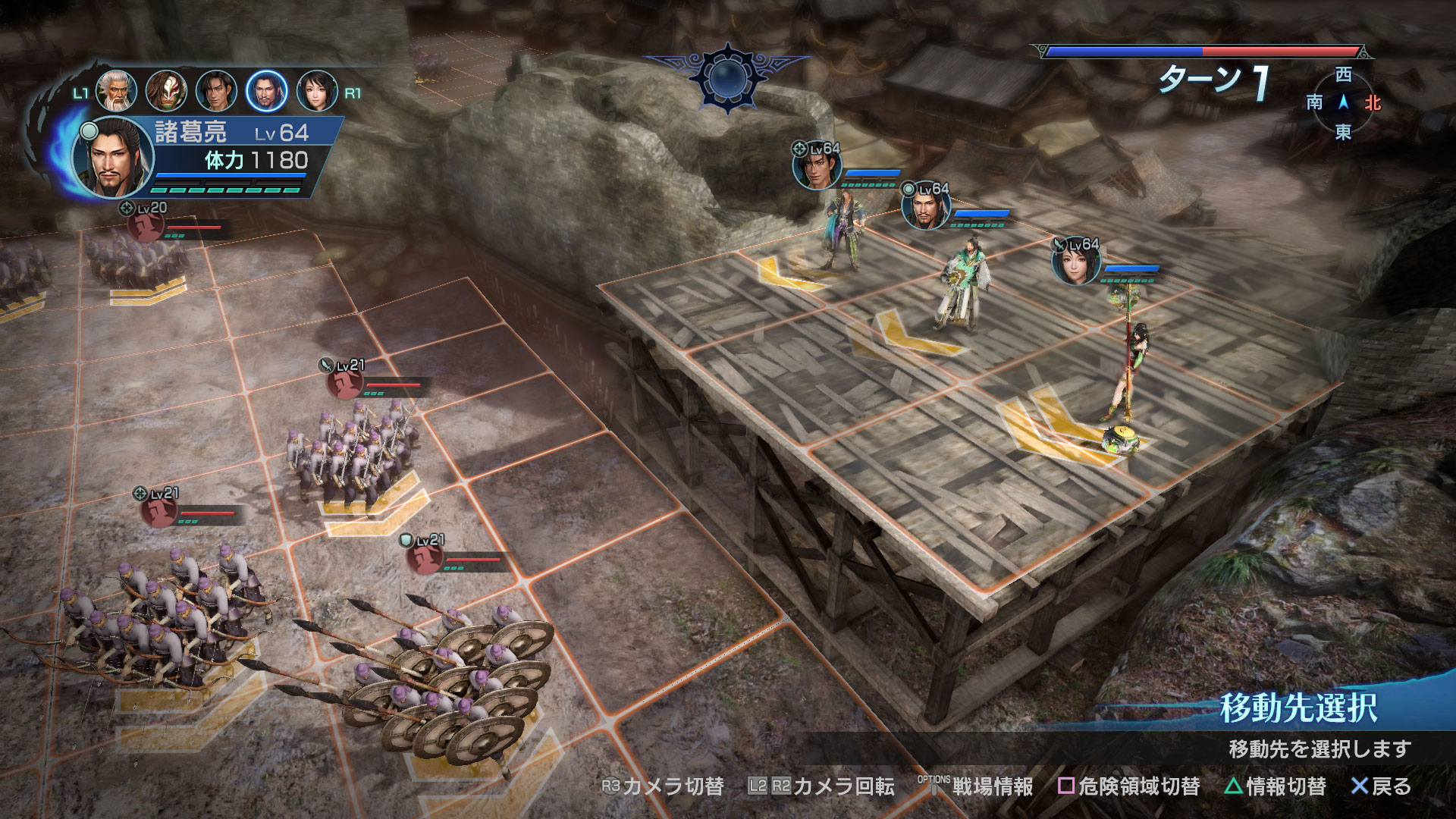Select the Lv21 enemy marker with sword icon
Viewport: 1456px width, 819px height.
[344, 383]
